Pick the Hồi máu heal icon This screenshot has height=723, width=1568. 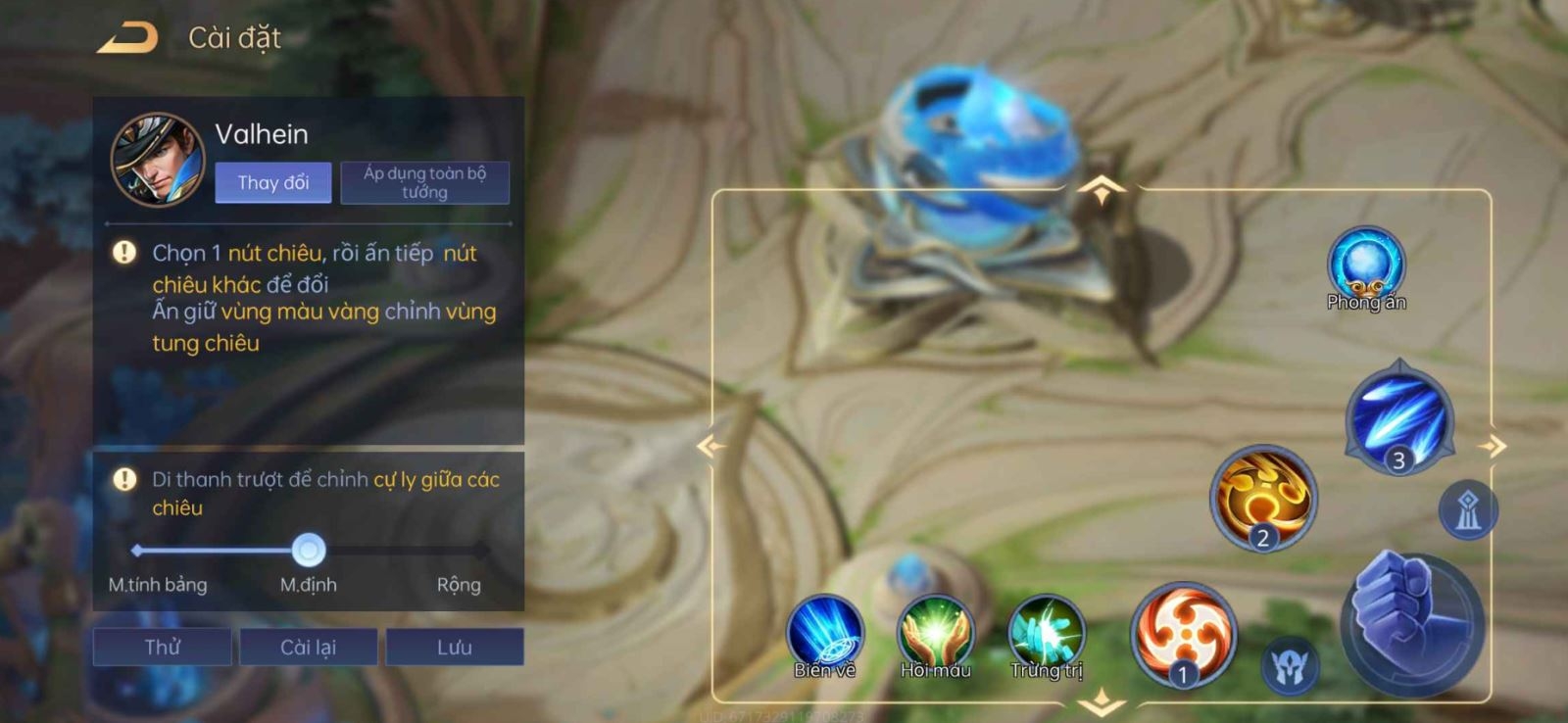(x=936, y=634)
